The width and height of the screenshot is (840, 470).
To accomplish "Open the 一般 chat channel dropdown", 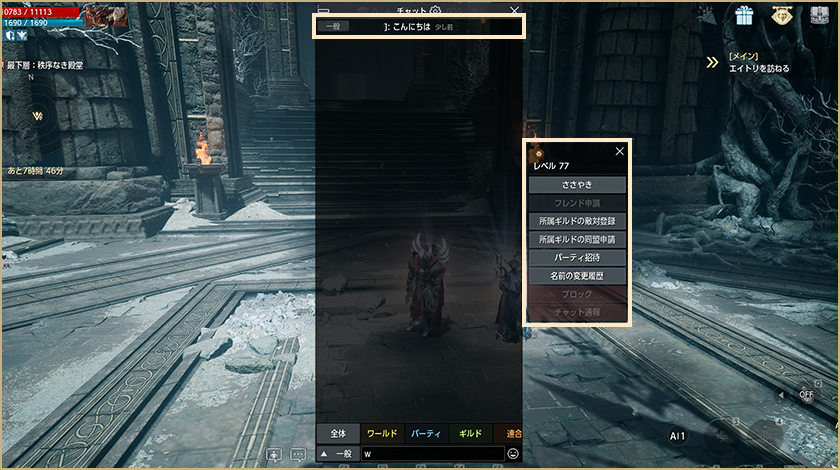I will pyautogui.click(x=337, y=454).
